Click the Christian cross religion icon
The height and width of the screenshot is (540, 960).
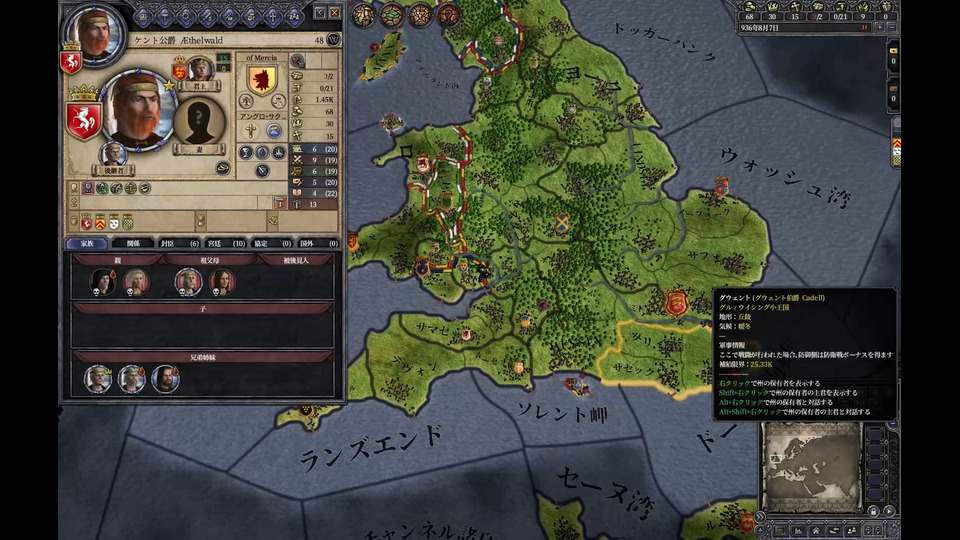click(250, 131)
